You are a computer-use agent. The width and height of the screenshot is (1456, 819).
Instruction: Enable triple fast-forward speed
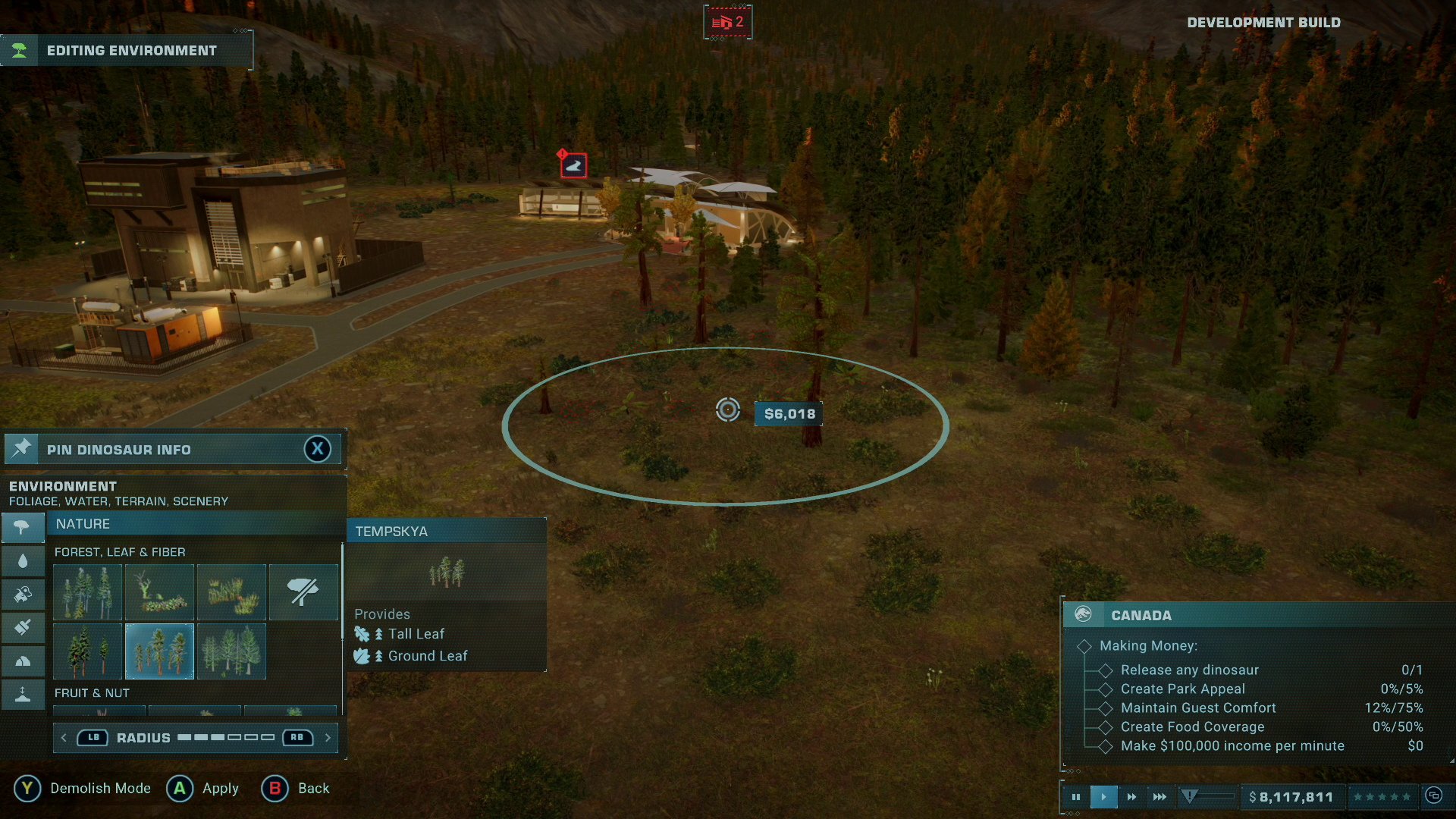[1159, 796]
